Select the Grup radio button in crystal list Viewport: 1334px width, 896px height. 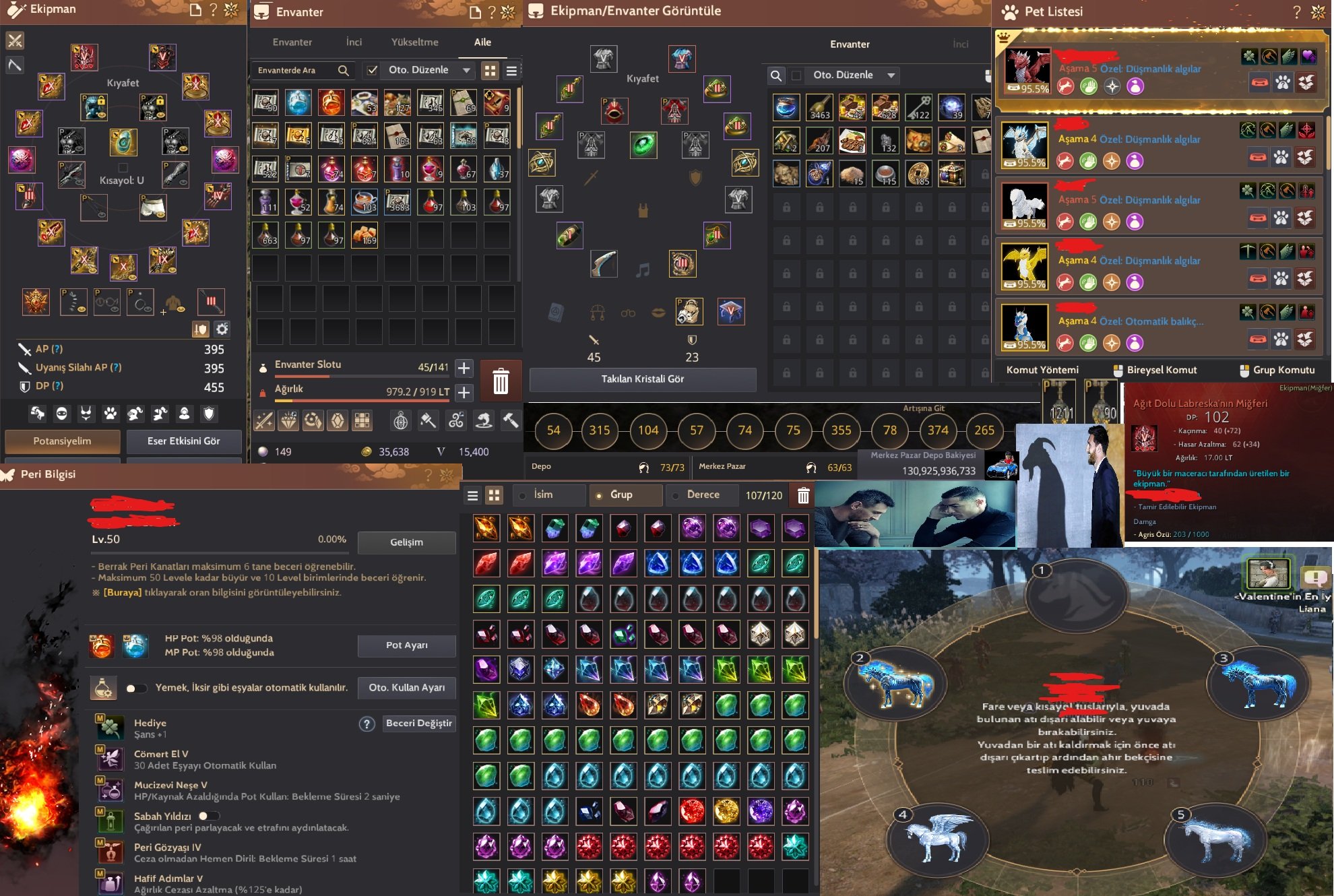(x=600, y=494)
